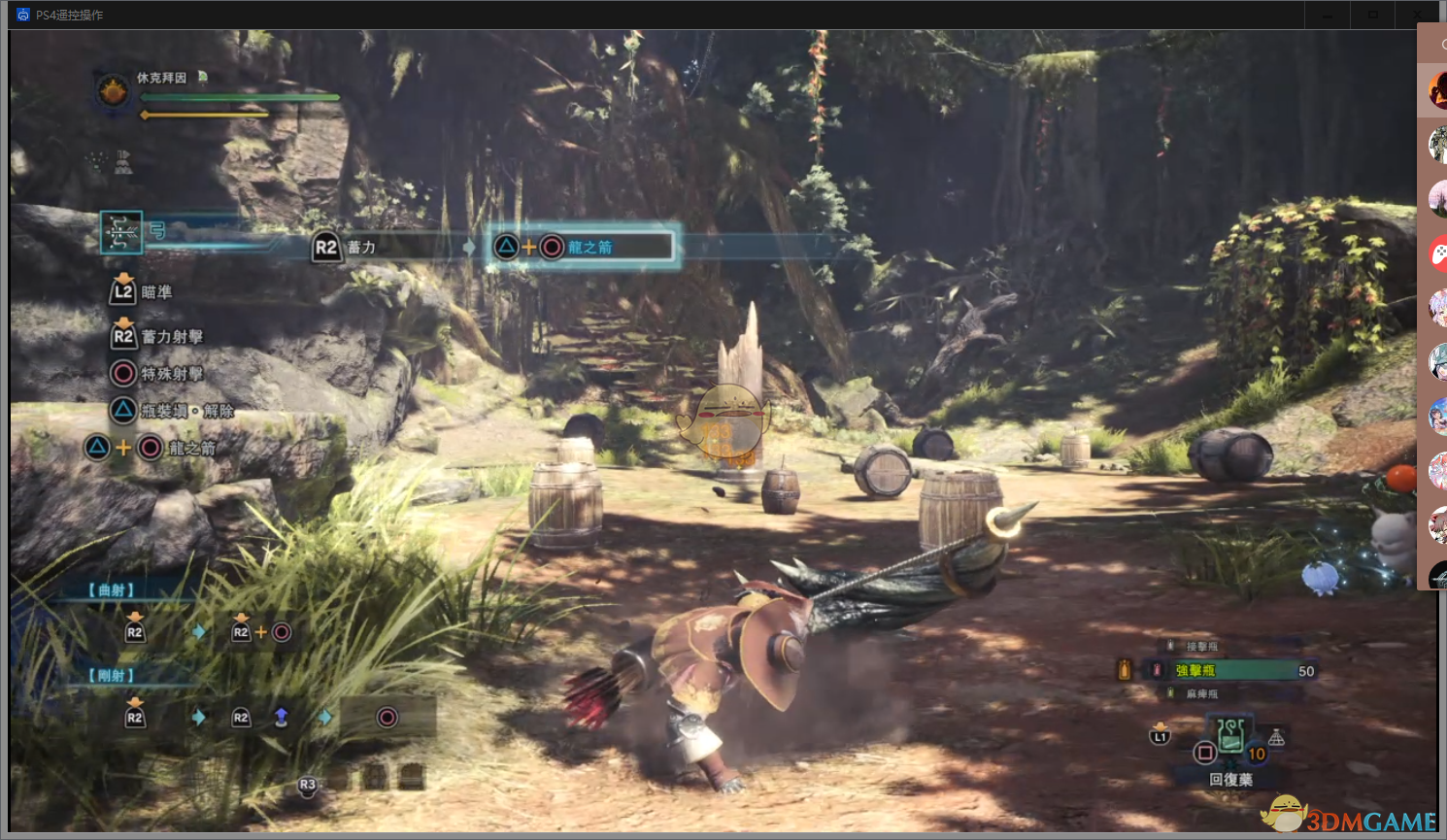This screenshot has height=840, width=1447.
Task: Select the bow weapon icon
Action: [x=121, y=232]
